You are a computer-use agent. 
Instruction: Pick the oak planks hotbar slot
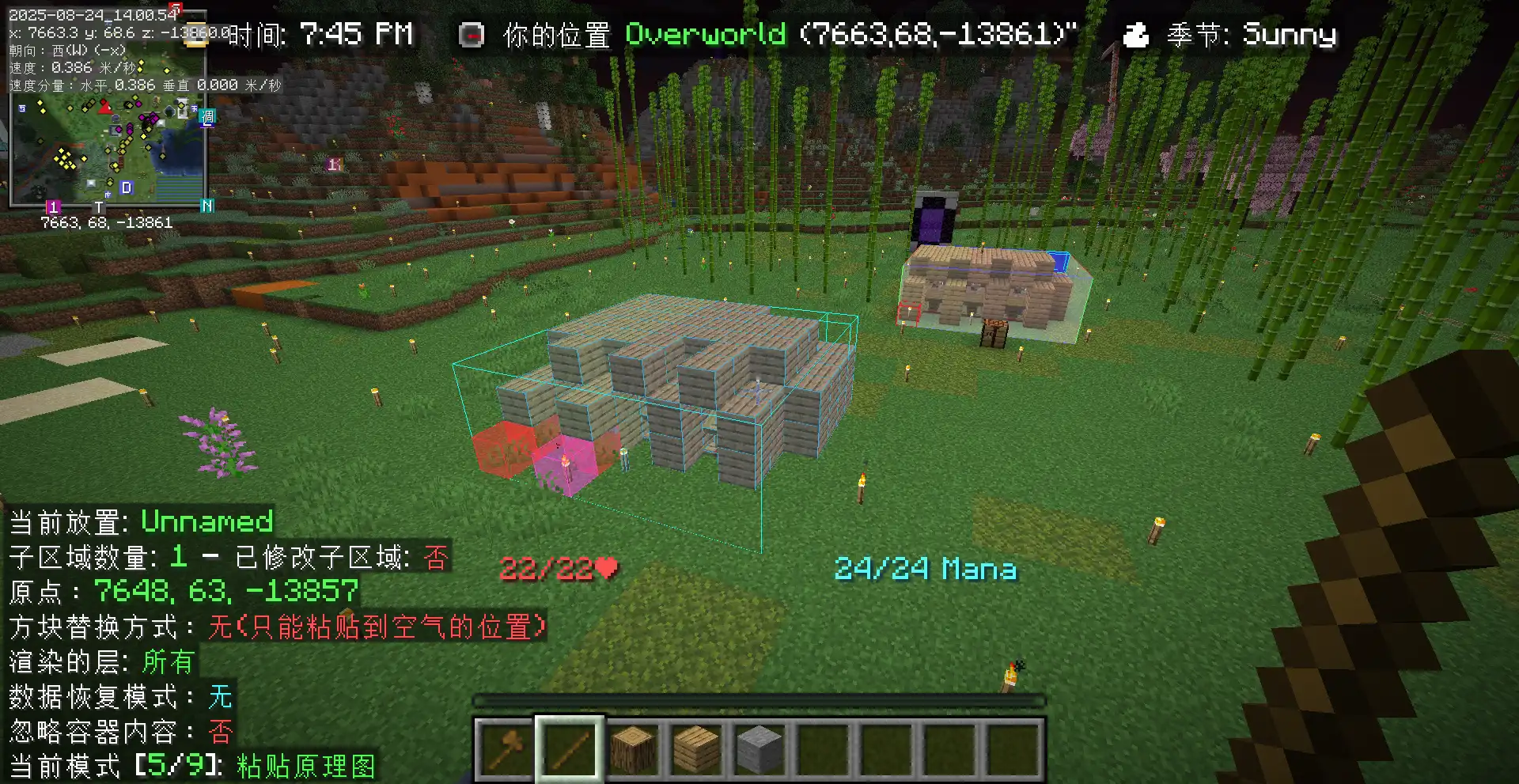pos(696,748)
